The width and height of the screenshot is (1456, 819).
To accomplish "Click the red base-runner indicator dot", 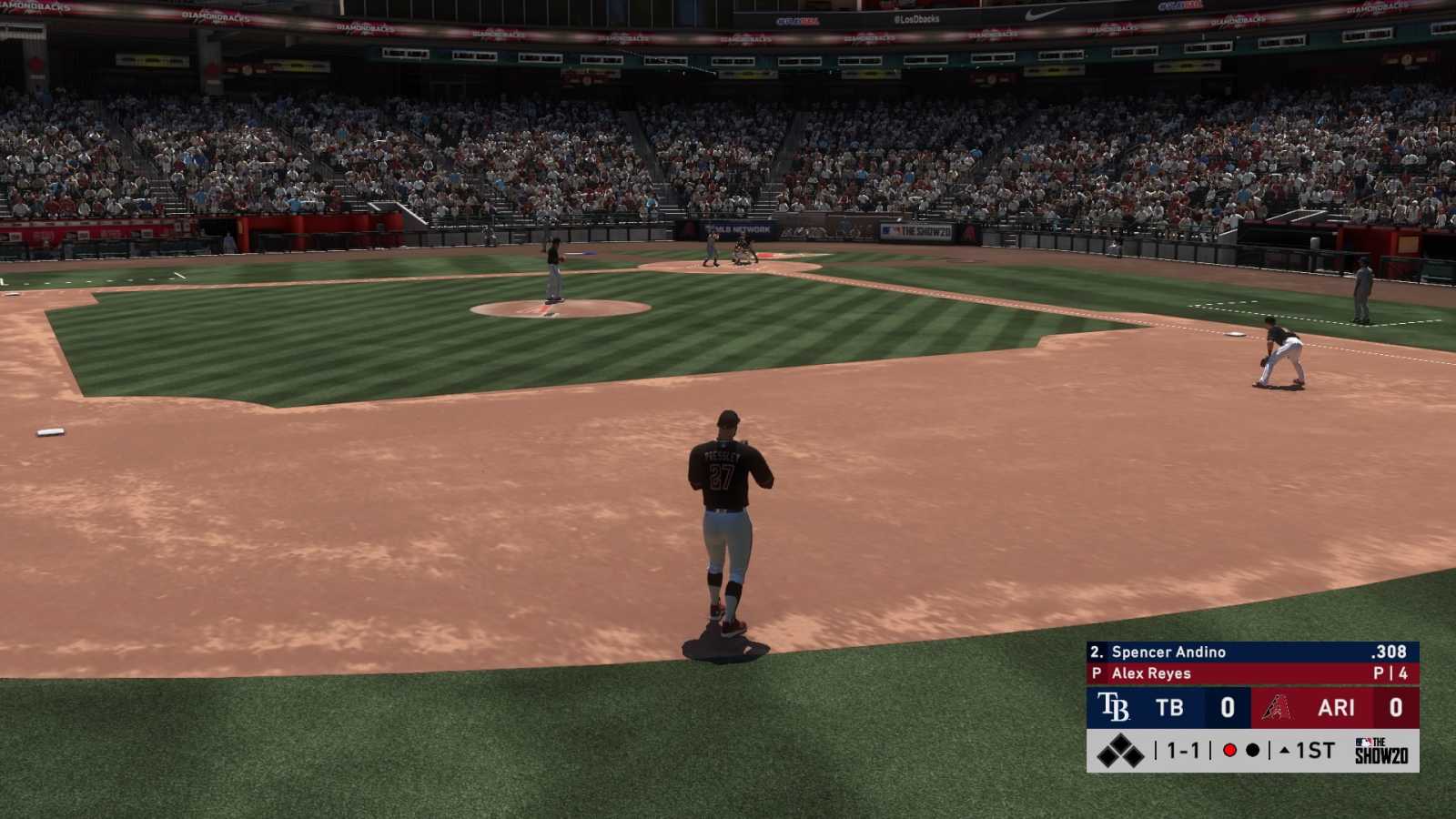I will [x=1229, y=749].
